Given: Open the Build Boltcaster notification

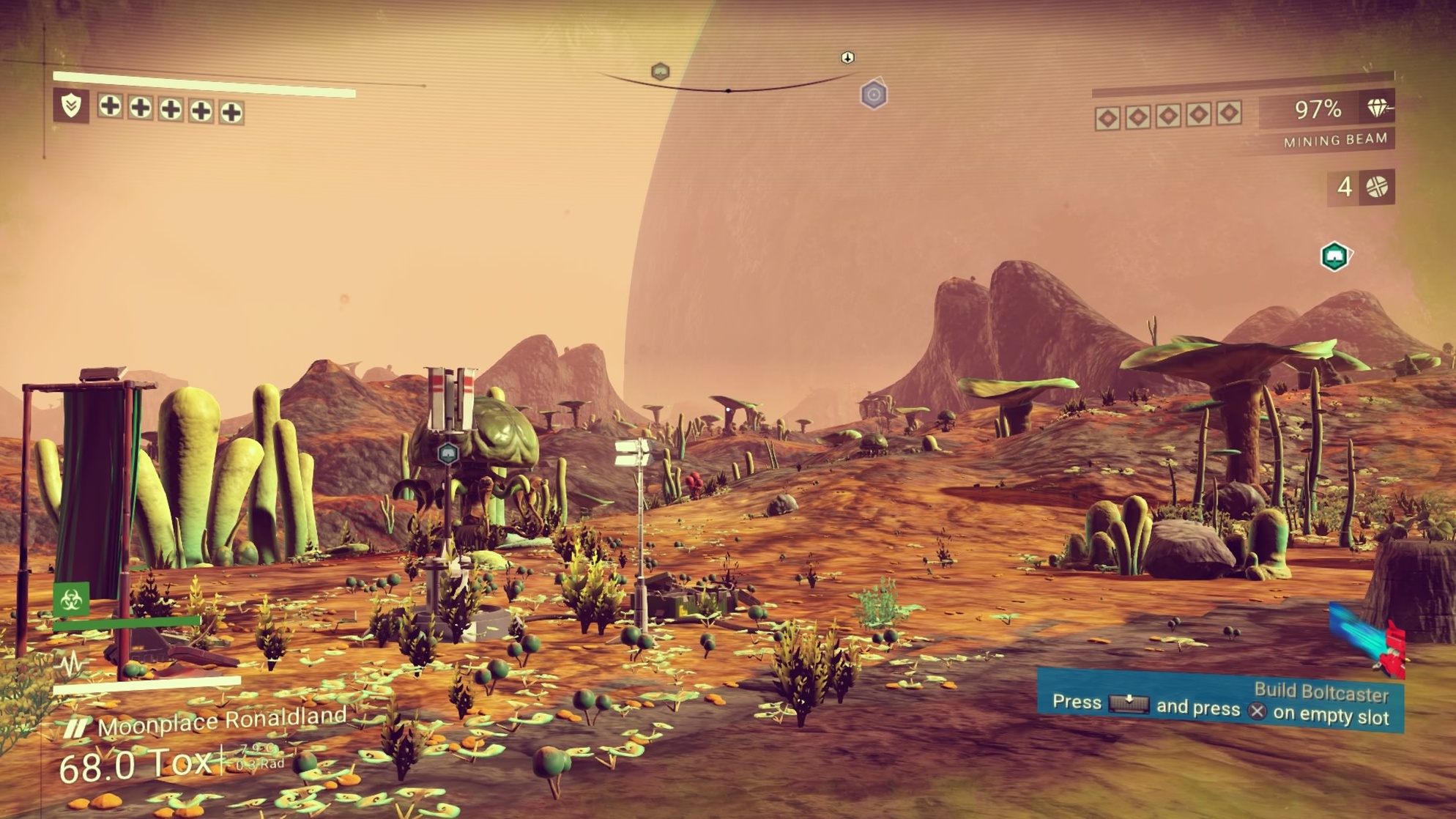Looking at the screenshot, I should coord(1220,702).
